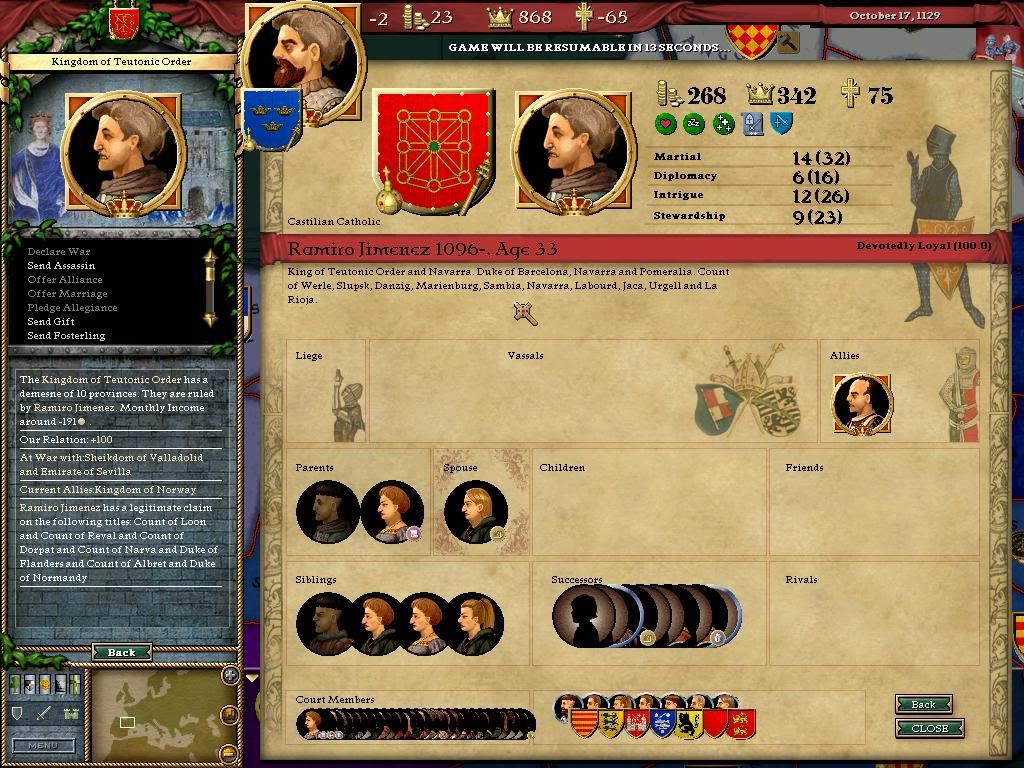1024x768 pixels.
Task: Open the main MENU button
Action: pos(43,745)
